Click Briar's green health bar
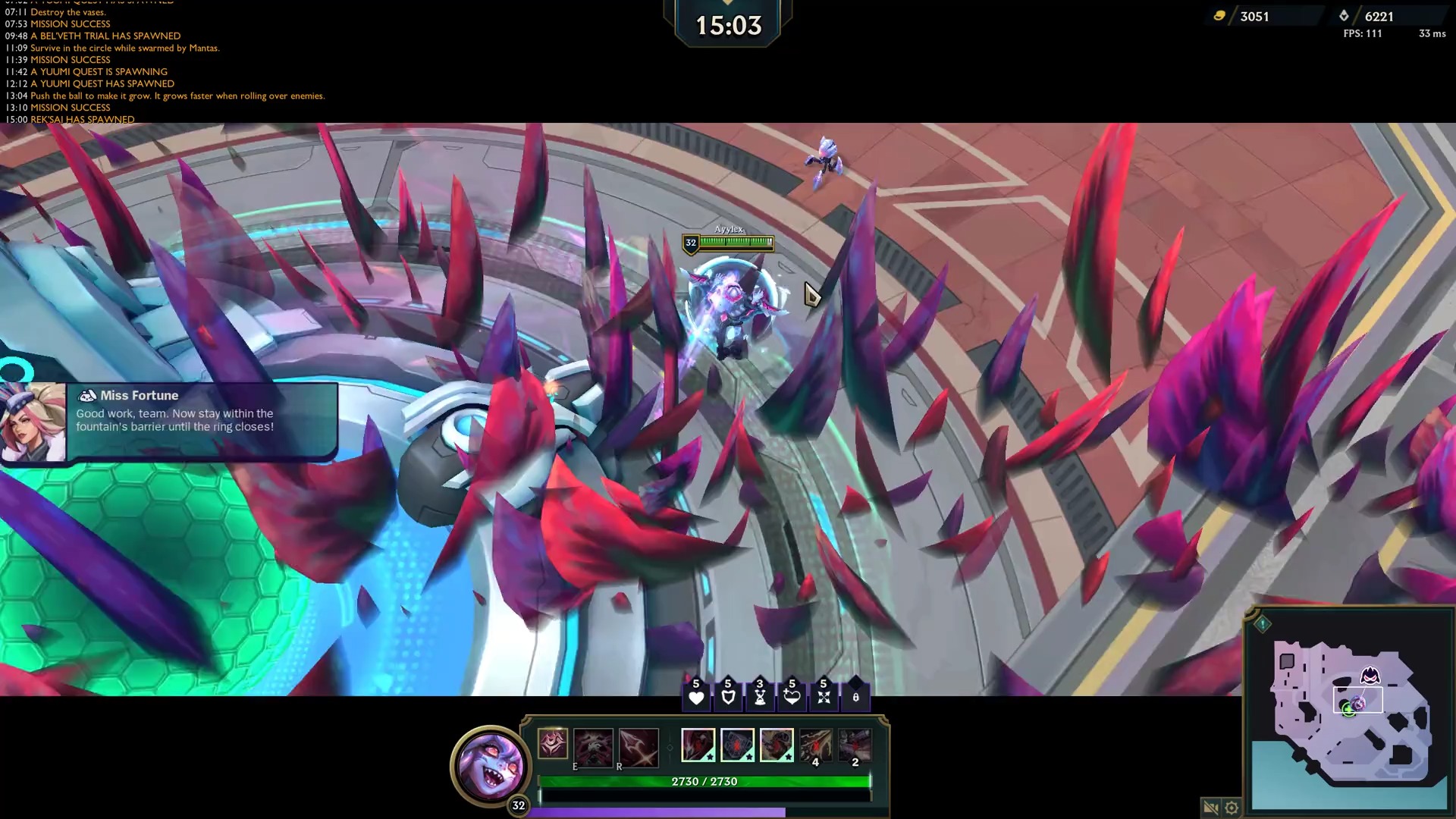 (x=705, y=781)
